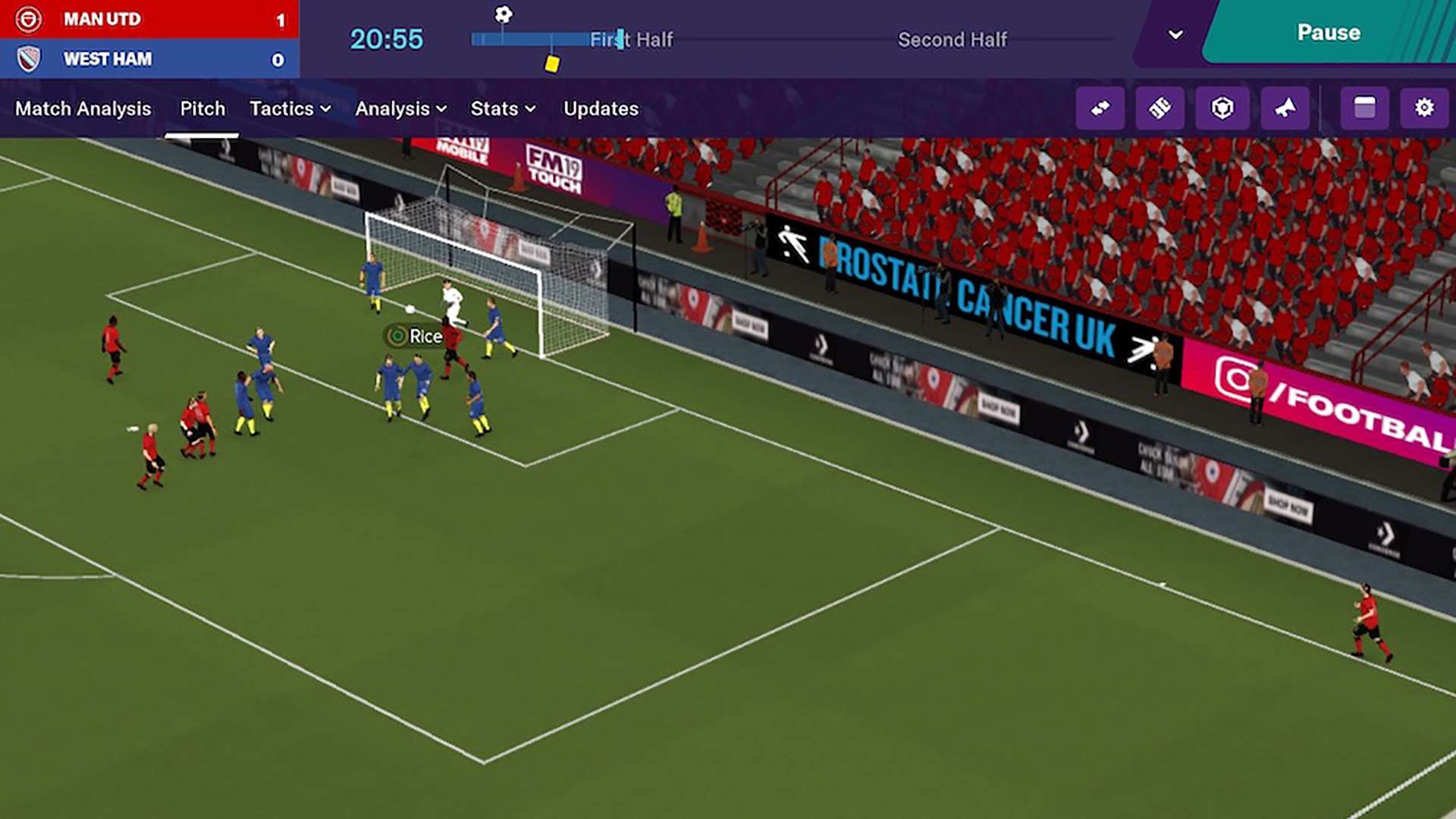Open the Tactics dropdown
Screen dimensions: 1456x819
point(289,108)
